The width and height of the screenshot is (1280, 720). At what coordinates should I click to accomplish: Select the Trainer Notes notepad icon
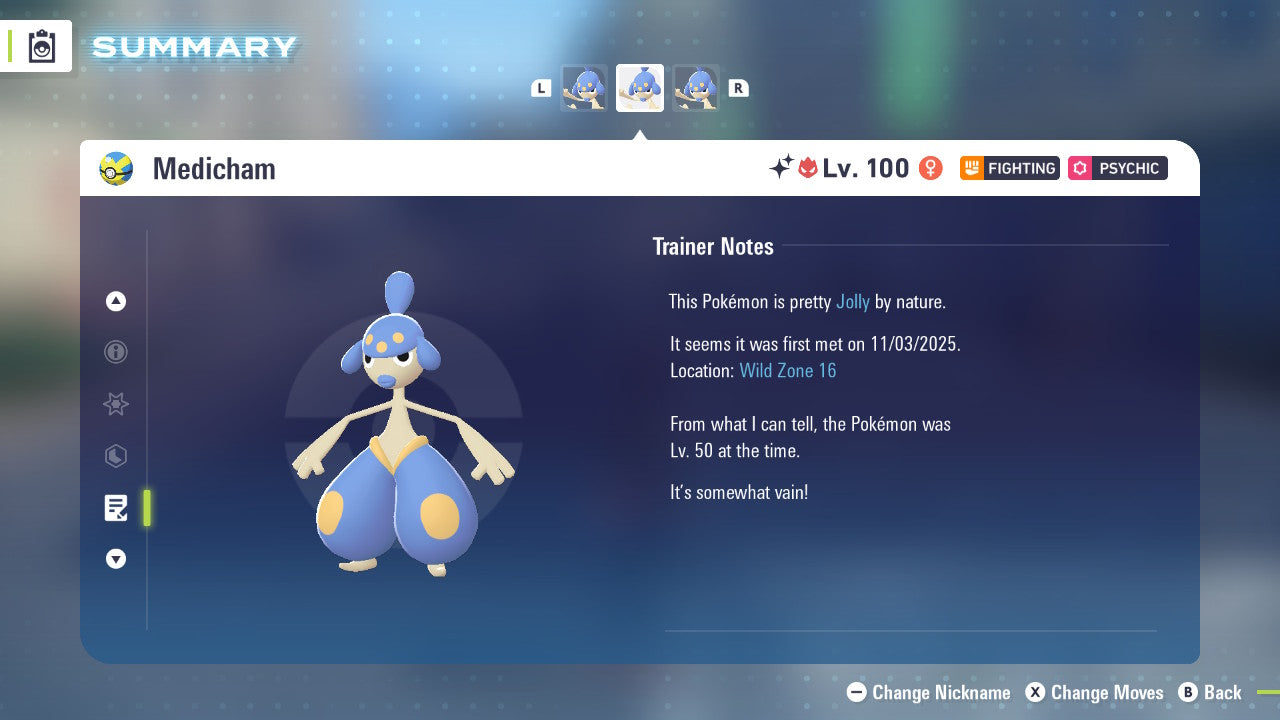pos(116,508)
